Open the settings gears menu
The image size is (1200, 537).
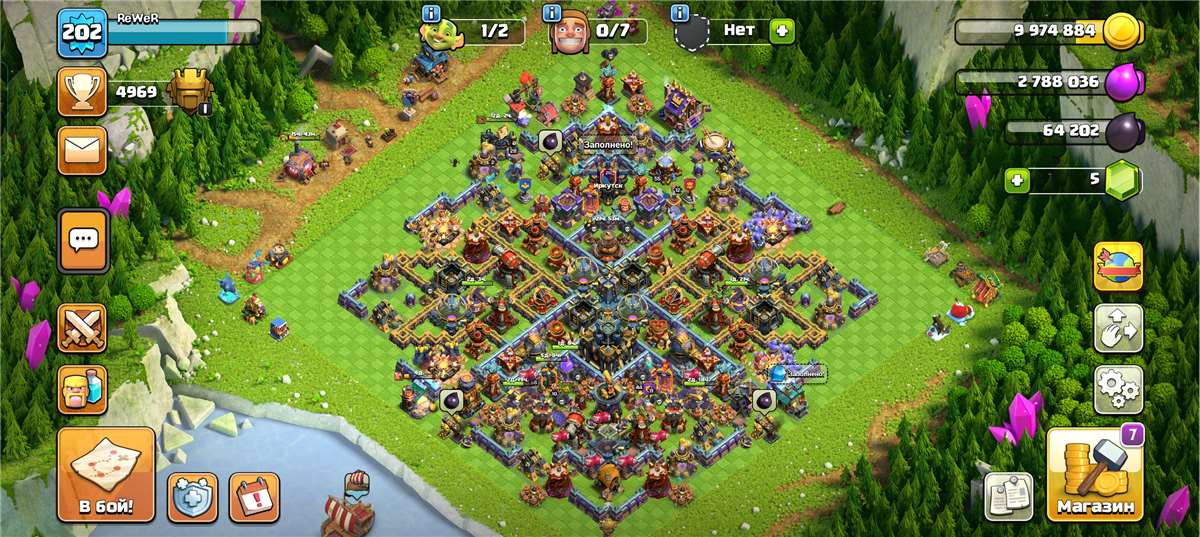click(1118, 390)
